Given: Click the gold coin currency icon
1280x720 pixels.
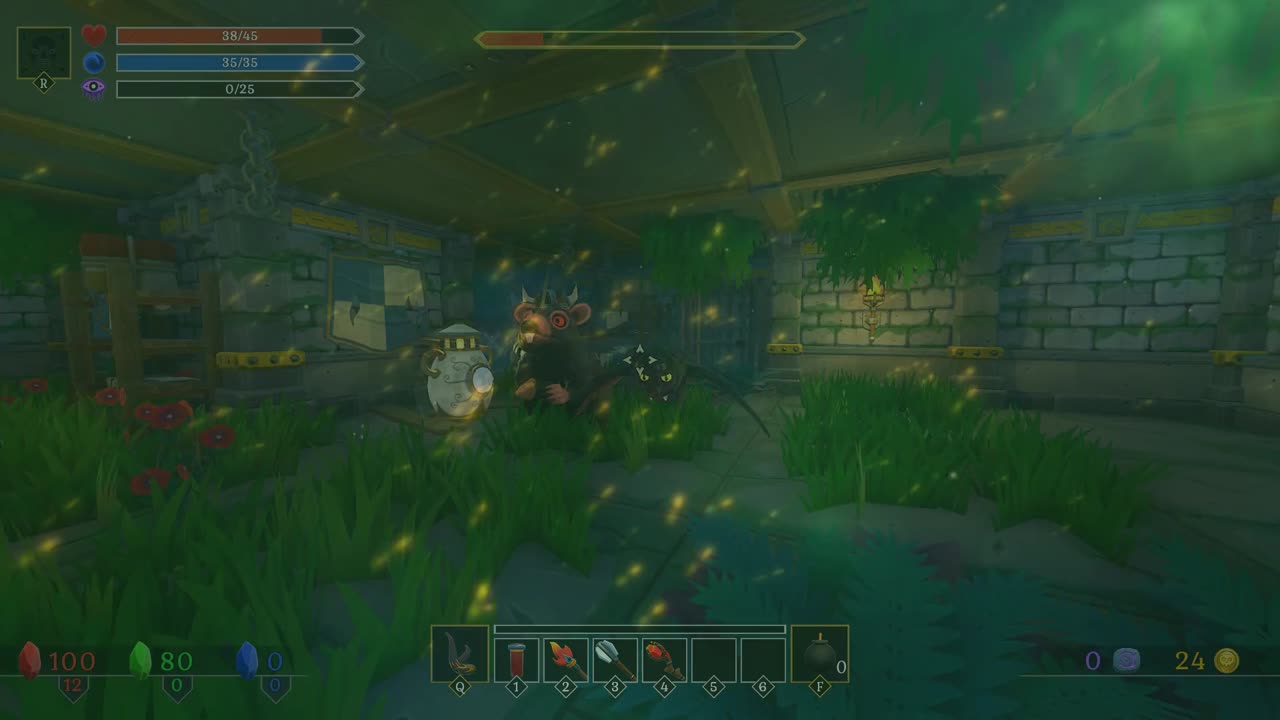Looking at the screenshot, I should pyautogui.click(x=1226, y=660).
